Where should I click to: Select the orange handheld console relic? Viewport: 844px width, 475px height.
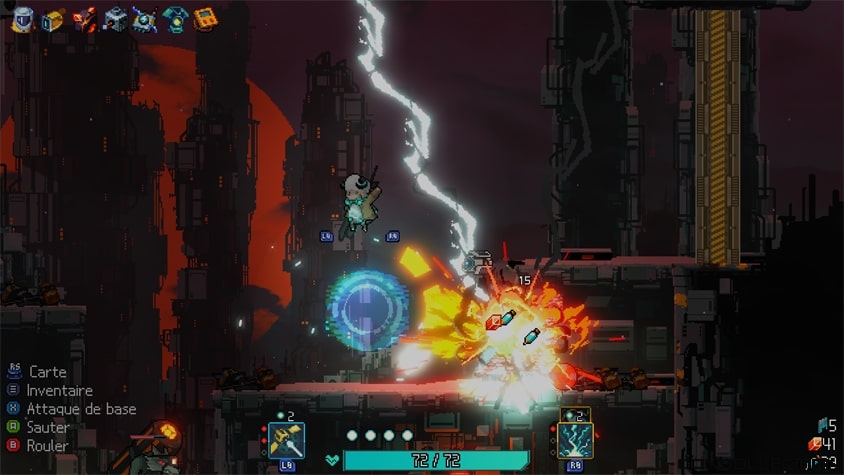(206, 19)
